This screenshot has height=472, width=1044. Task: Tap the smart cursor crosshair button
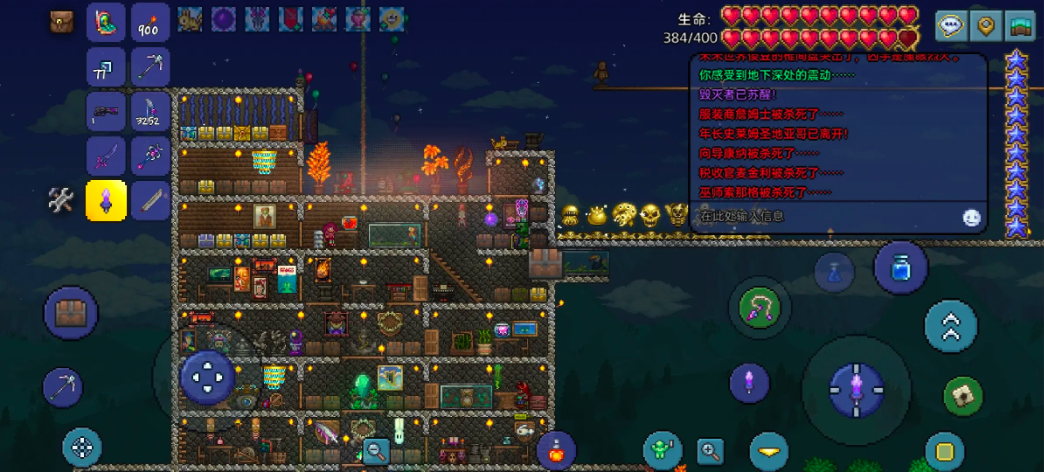(x=82, y=448)
